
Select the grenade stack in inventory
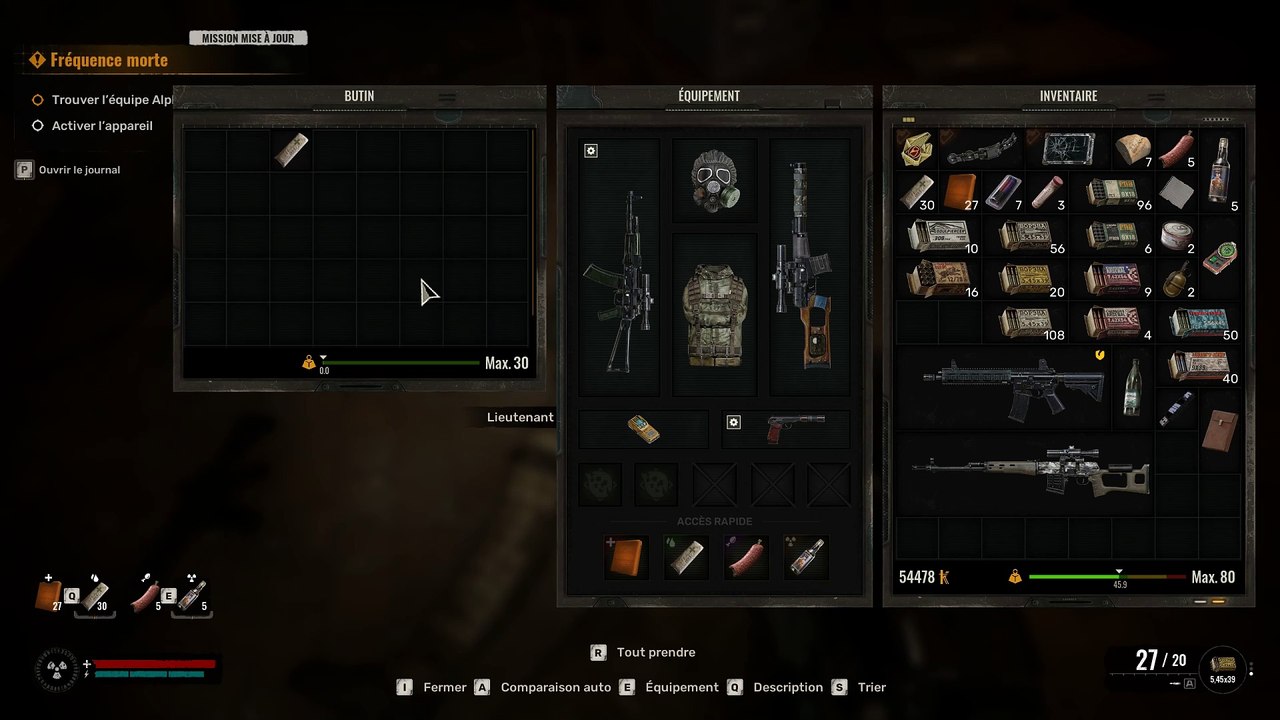[x=1176, y=279]
